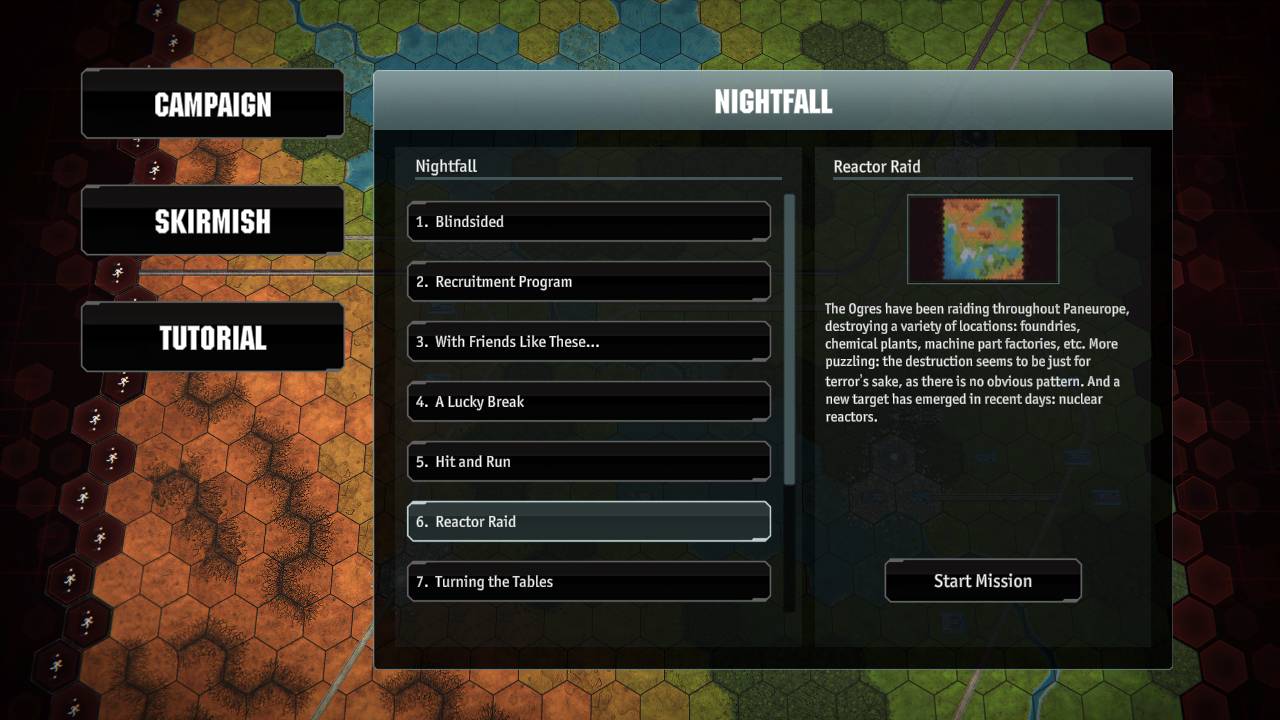
Task: Open the A Lucky Break mission
Action: pos(588,401)
